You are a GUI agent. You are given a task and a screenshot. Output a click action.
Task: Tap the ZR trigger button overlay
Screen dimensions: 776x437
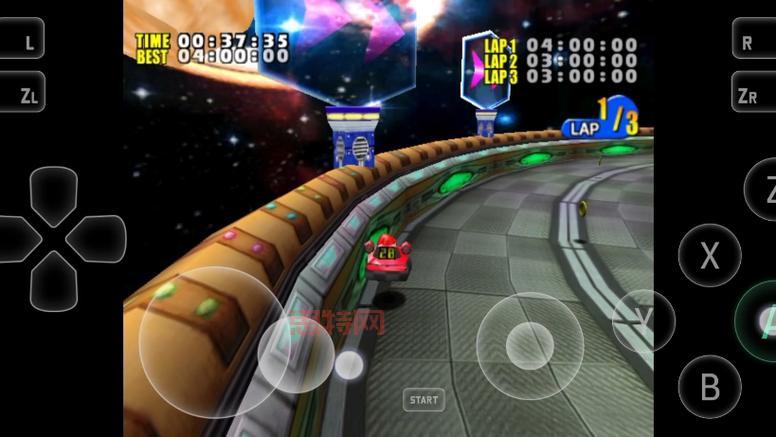coord(752,94)
